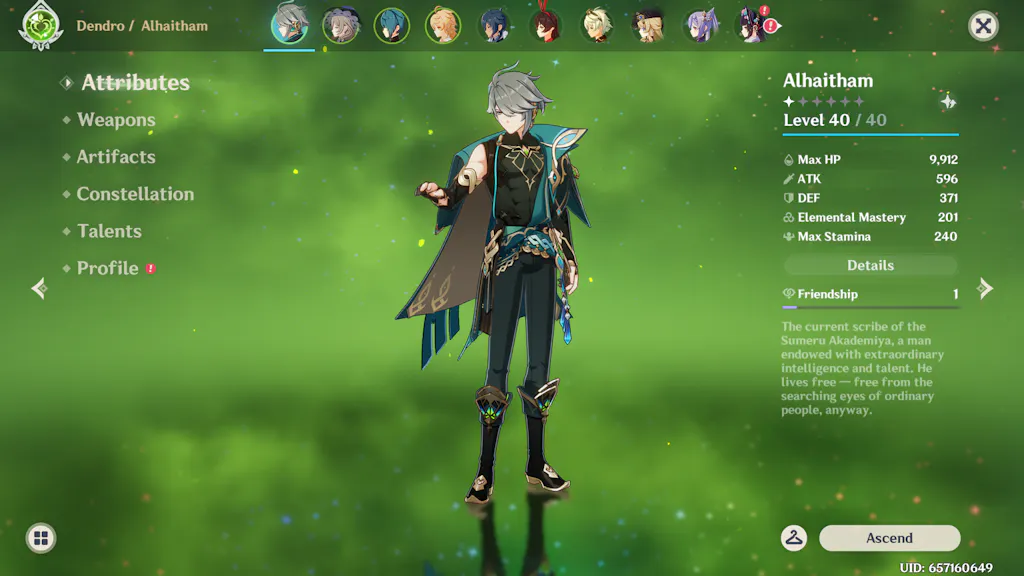Go to the previous character arrow
Screen dimensions: 1024x576
pos(39,289)
